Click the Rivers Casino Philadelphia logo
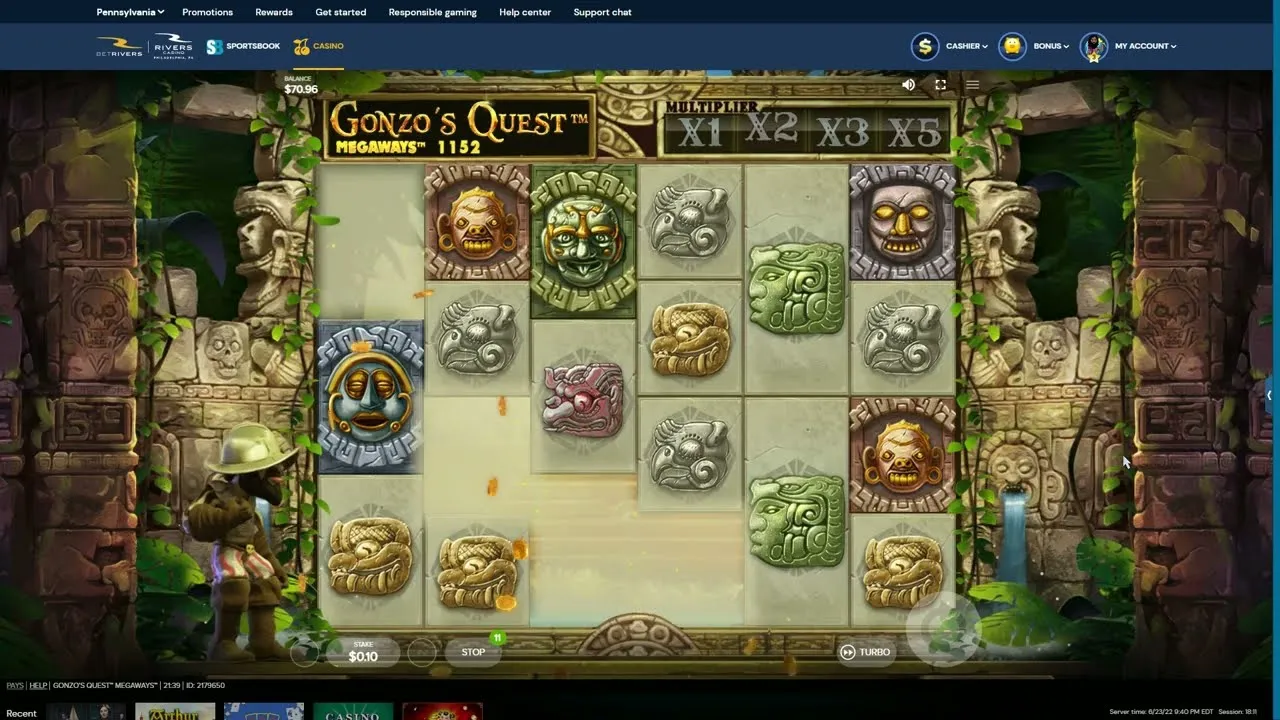This screenshot has width=1280, height=720. coord(172,45)
